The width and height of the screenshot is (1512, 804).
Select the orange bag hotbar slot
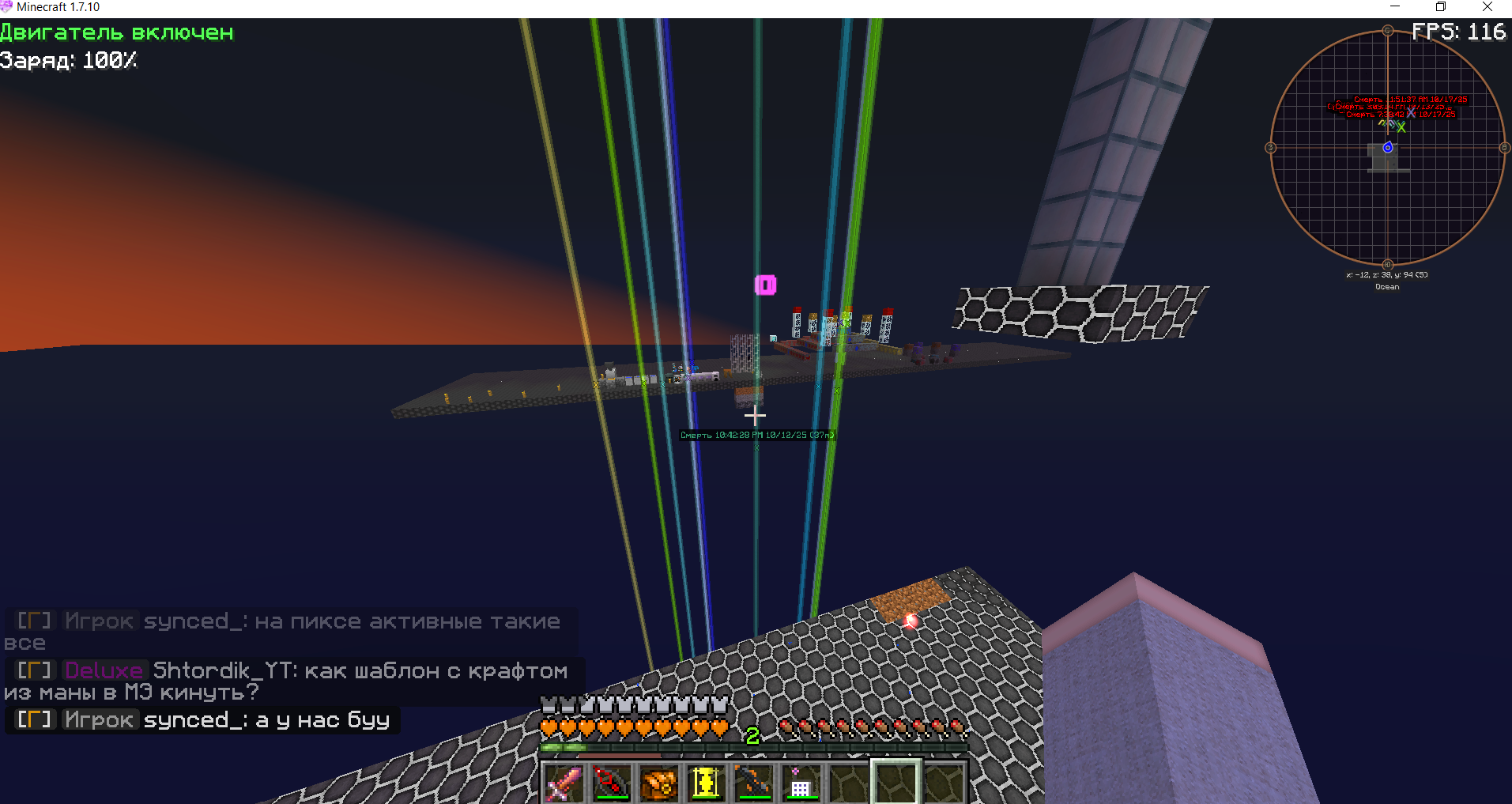click(x=658, y=783)
